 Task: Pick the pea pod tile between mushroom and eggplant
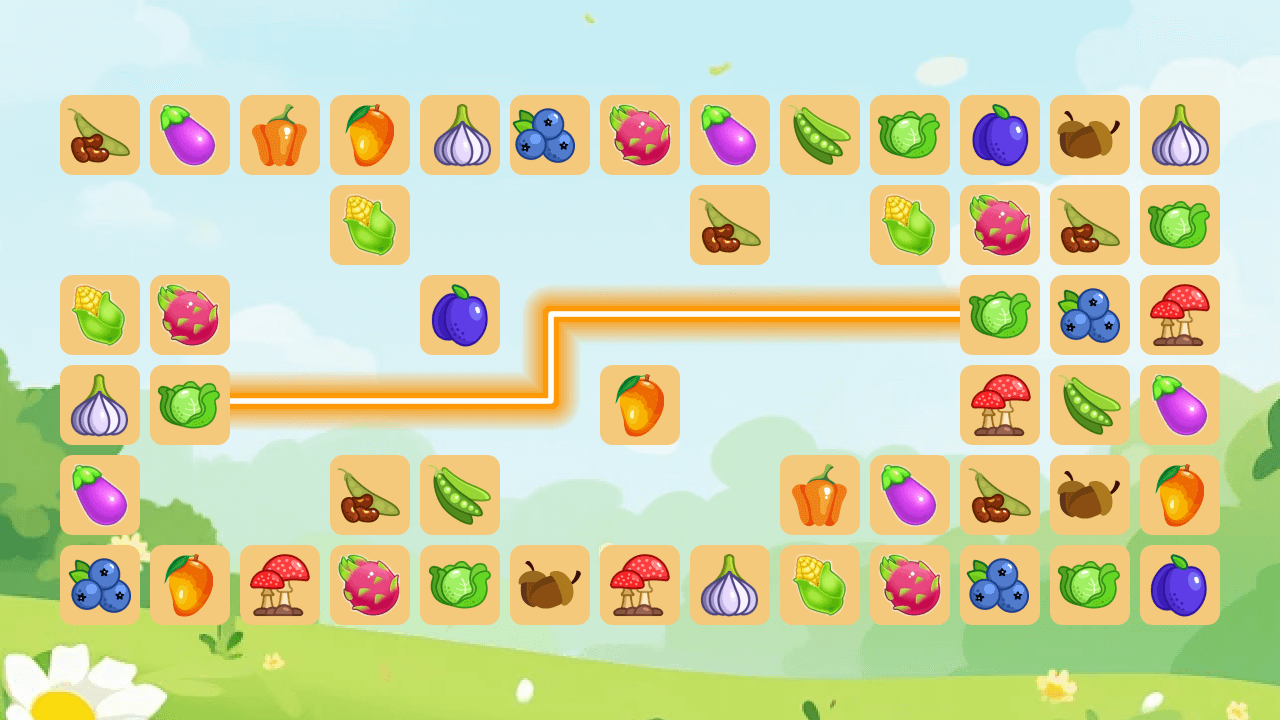coord(1090,405)
